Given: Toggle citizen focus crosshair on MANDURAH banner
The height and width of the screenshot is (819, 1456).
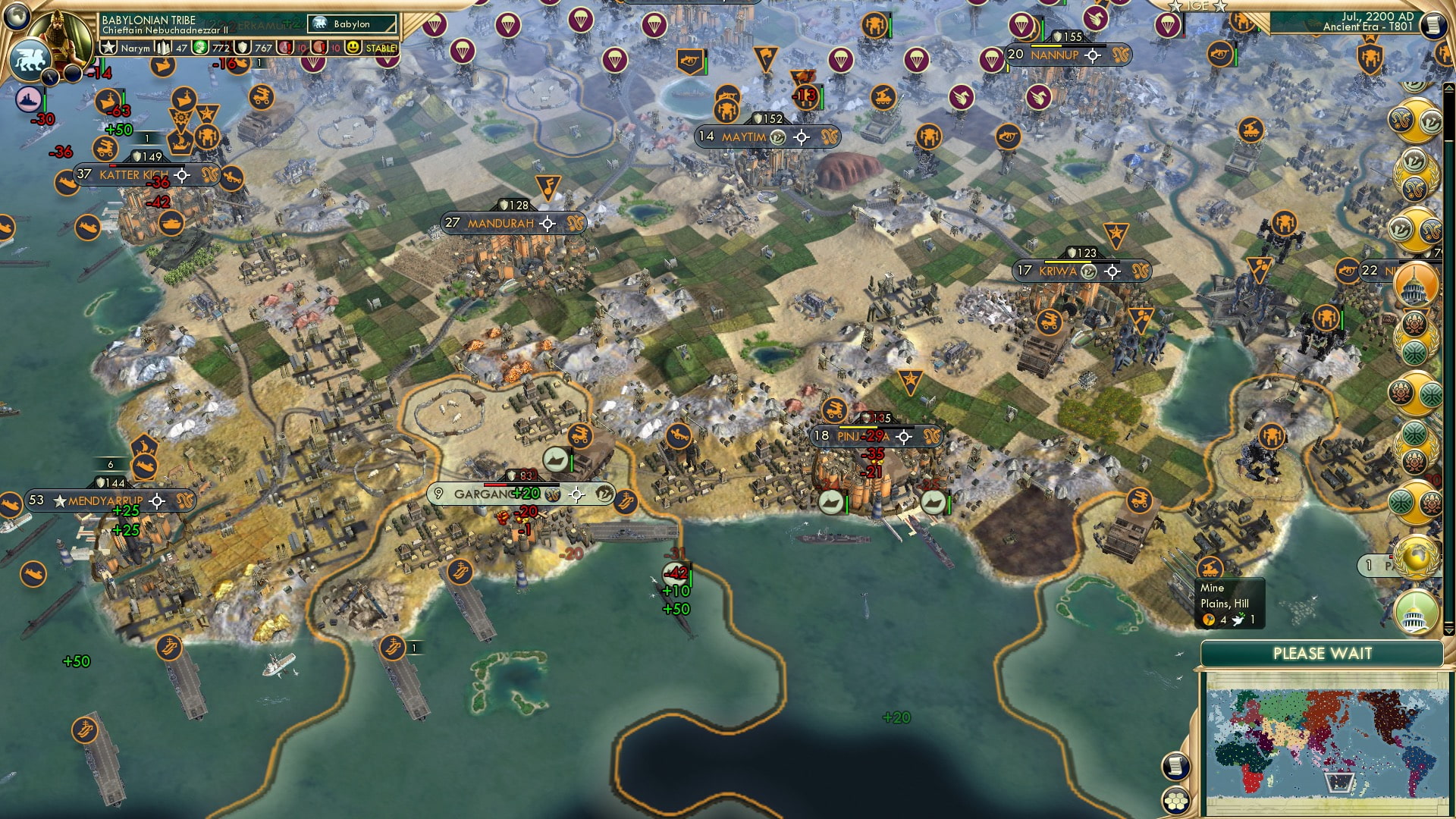Looking at the screenshot, I should [x=546, y=223].
